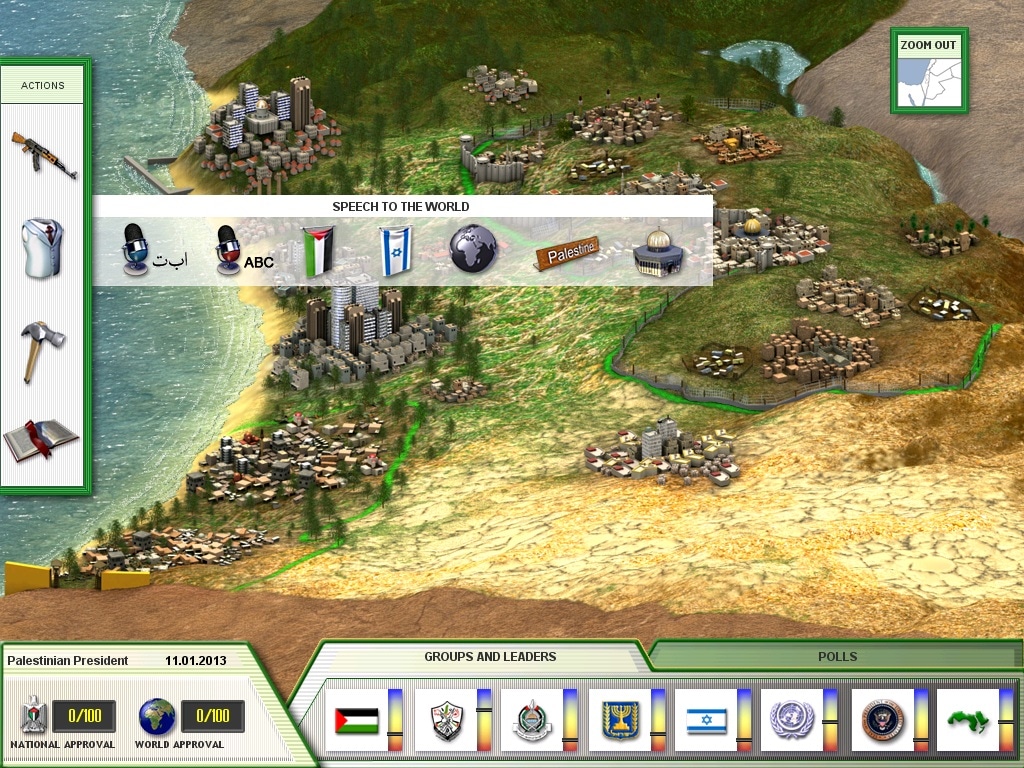Open the Palestinian flag group in leaders bar

(356, 719)
